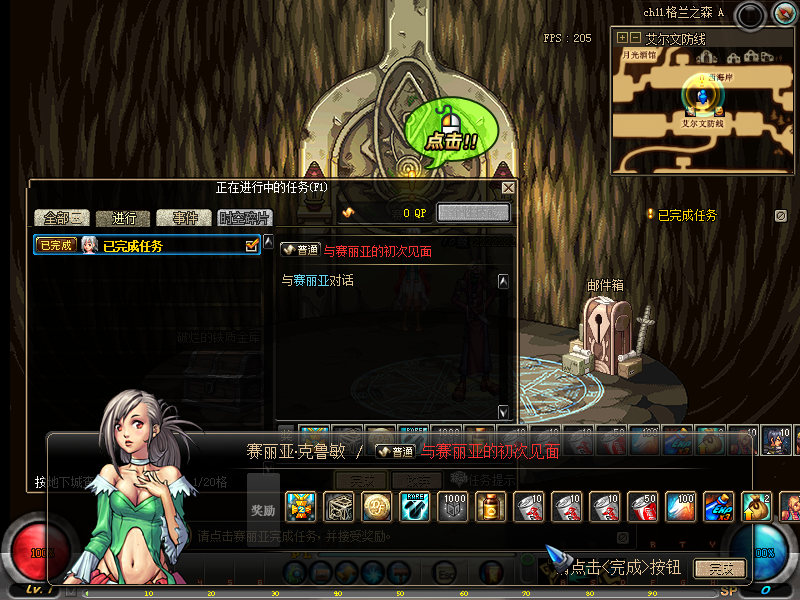Select the 已完成任务 quest row

pos(140,245)
